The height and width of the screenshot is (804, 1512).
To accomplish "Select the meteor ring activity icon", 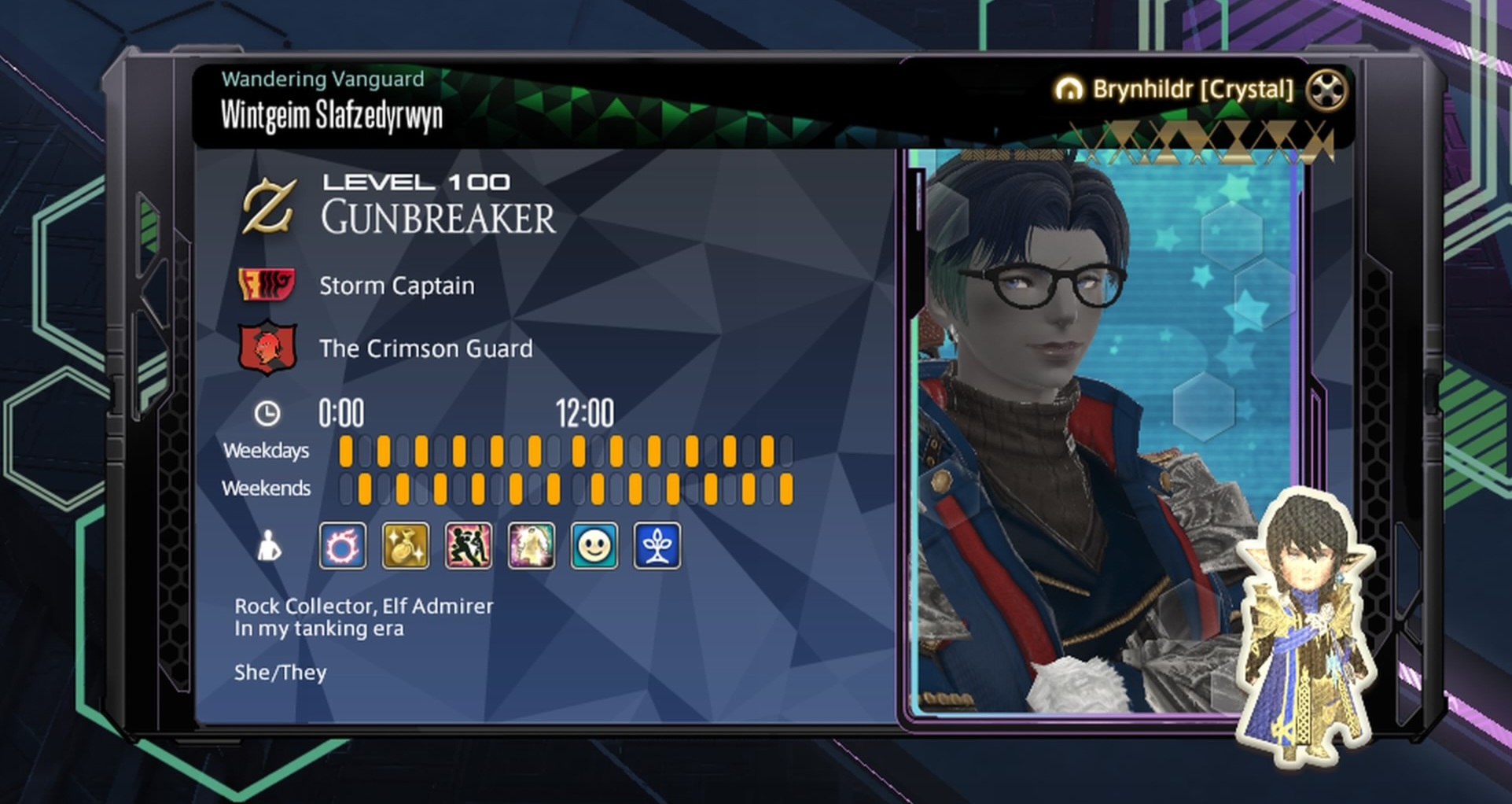I will coord(343,545).
